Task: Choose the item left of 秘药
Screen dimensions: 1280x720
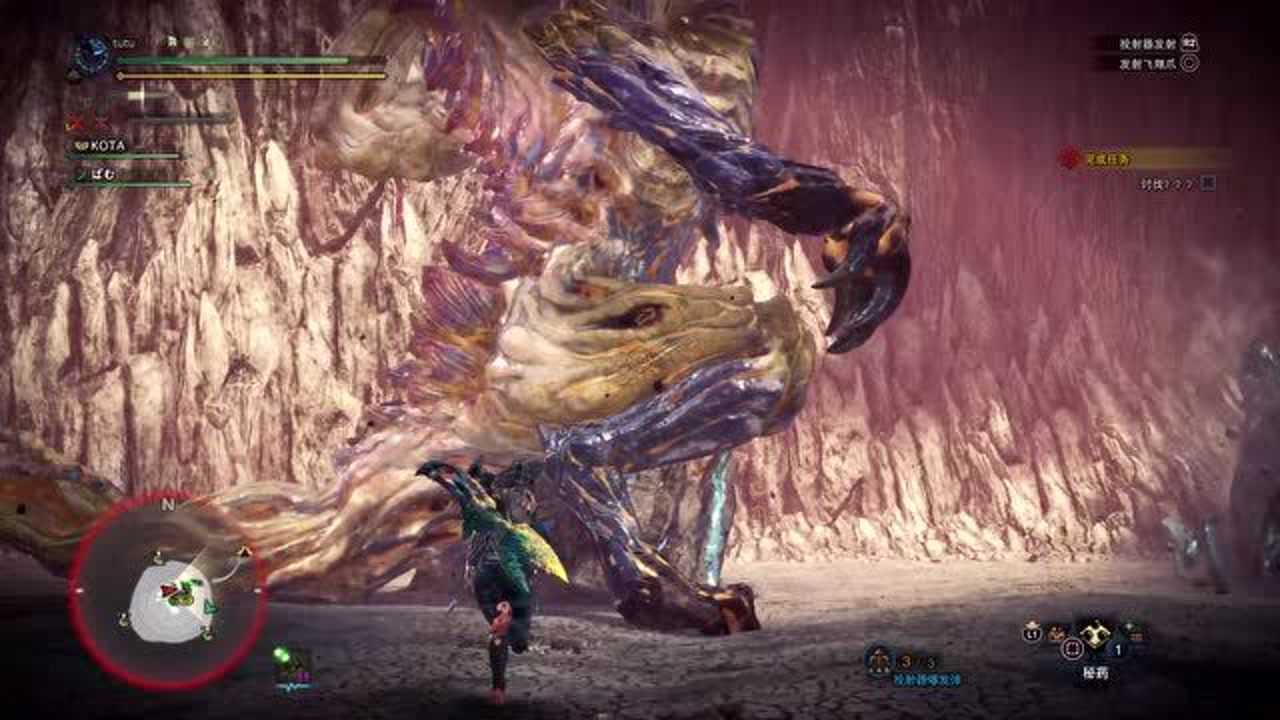Action: tap(1056, 633)
